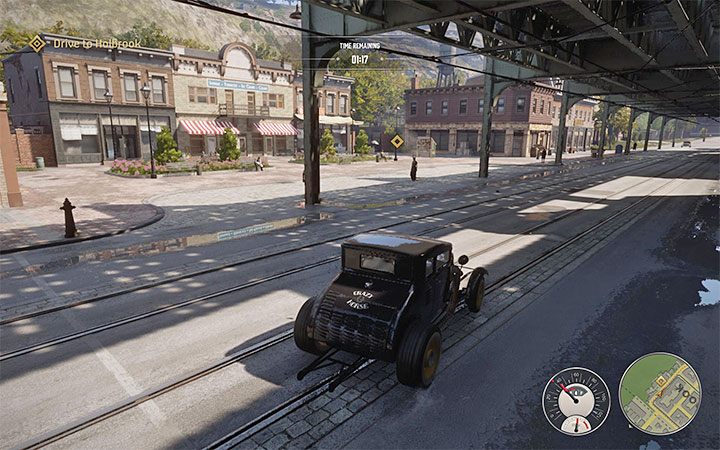Image resolution: width=720 pixels, height=450 pixels.
Task: Open the circular minimap
Action: pos(659,393)
